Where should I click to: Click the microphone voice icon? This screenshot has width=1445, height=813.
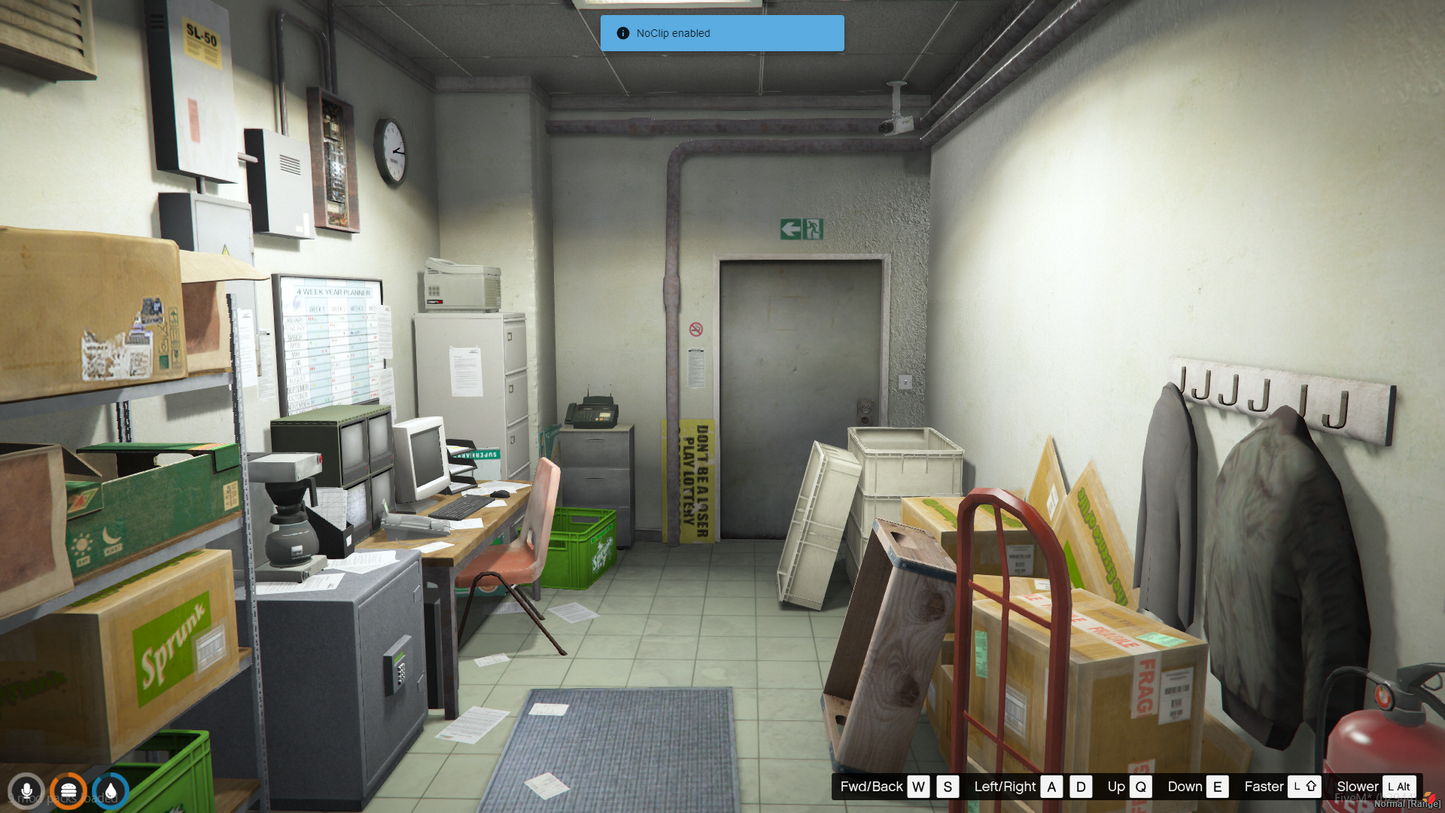27,791
